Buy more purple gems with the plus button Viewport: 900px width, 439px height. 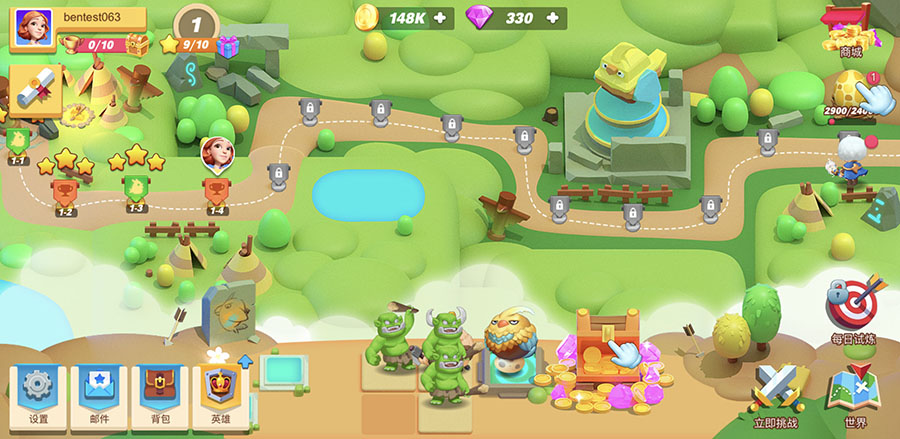(x=553, y=18)
